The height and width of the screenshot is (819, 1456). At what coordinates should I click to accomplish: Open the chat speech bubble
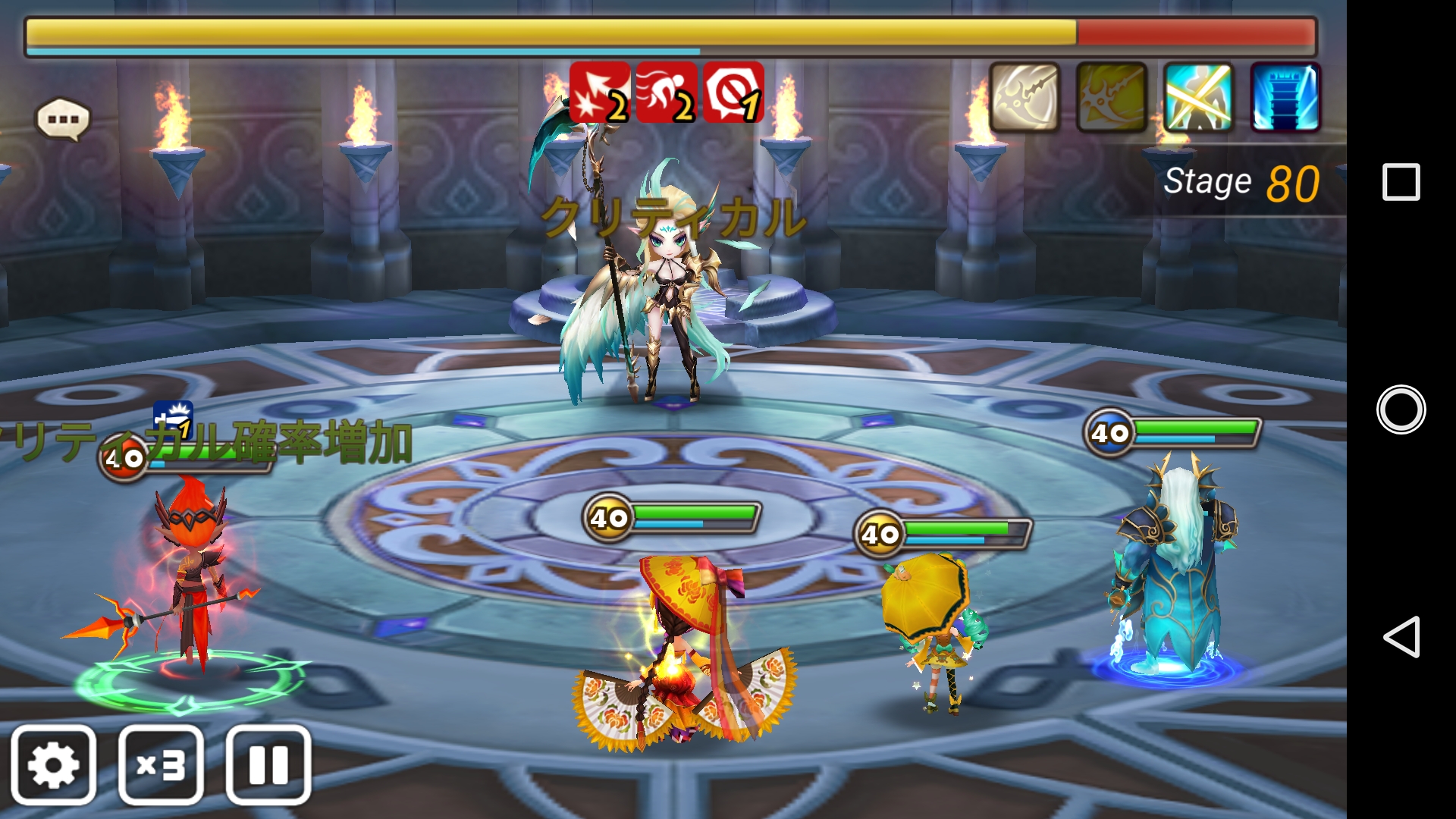point(63,120)
